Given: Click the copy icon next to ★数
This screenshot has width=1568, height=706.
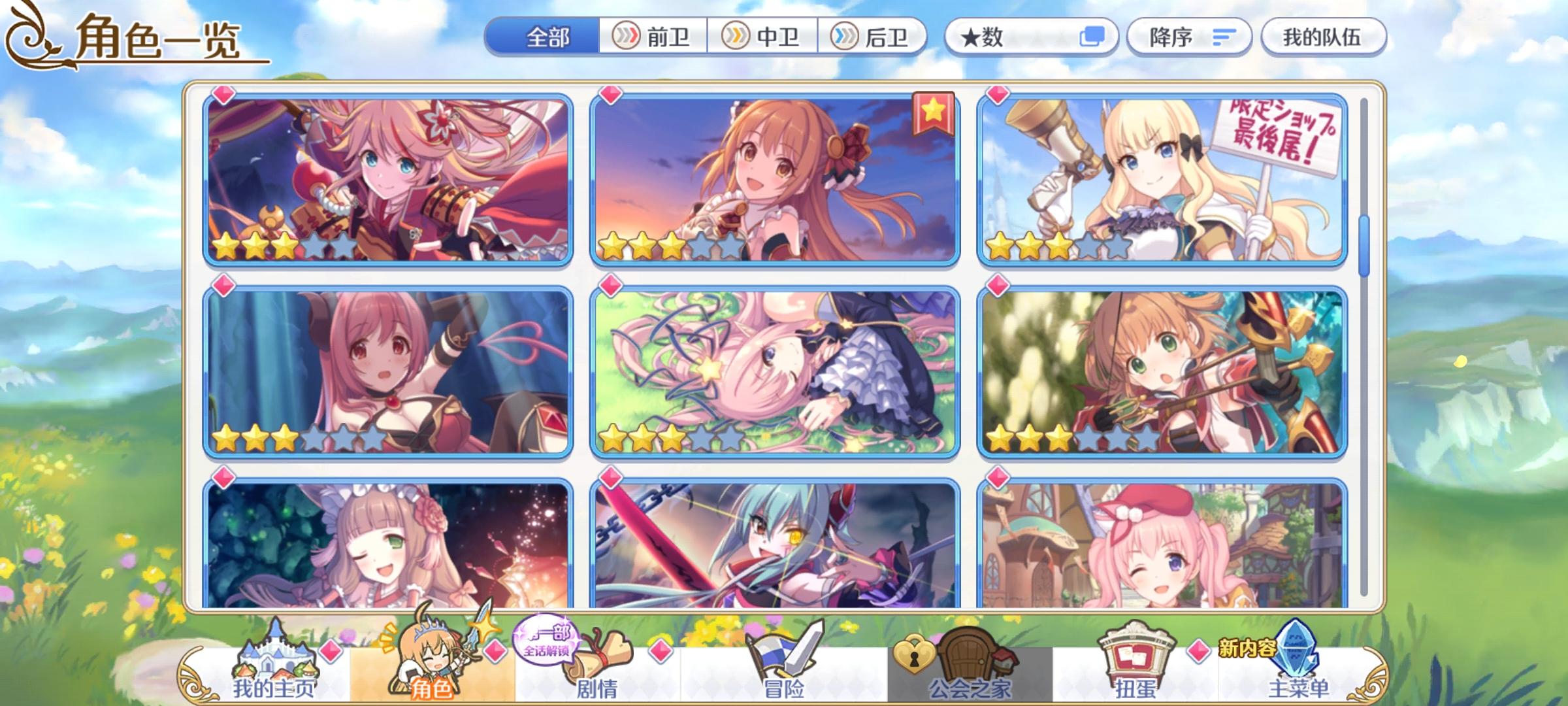Looking at the screenshot, I should click(1092, 37).
